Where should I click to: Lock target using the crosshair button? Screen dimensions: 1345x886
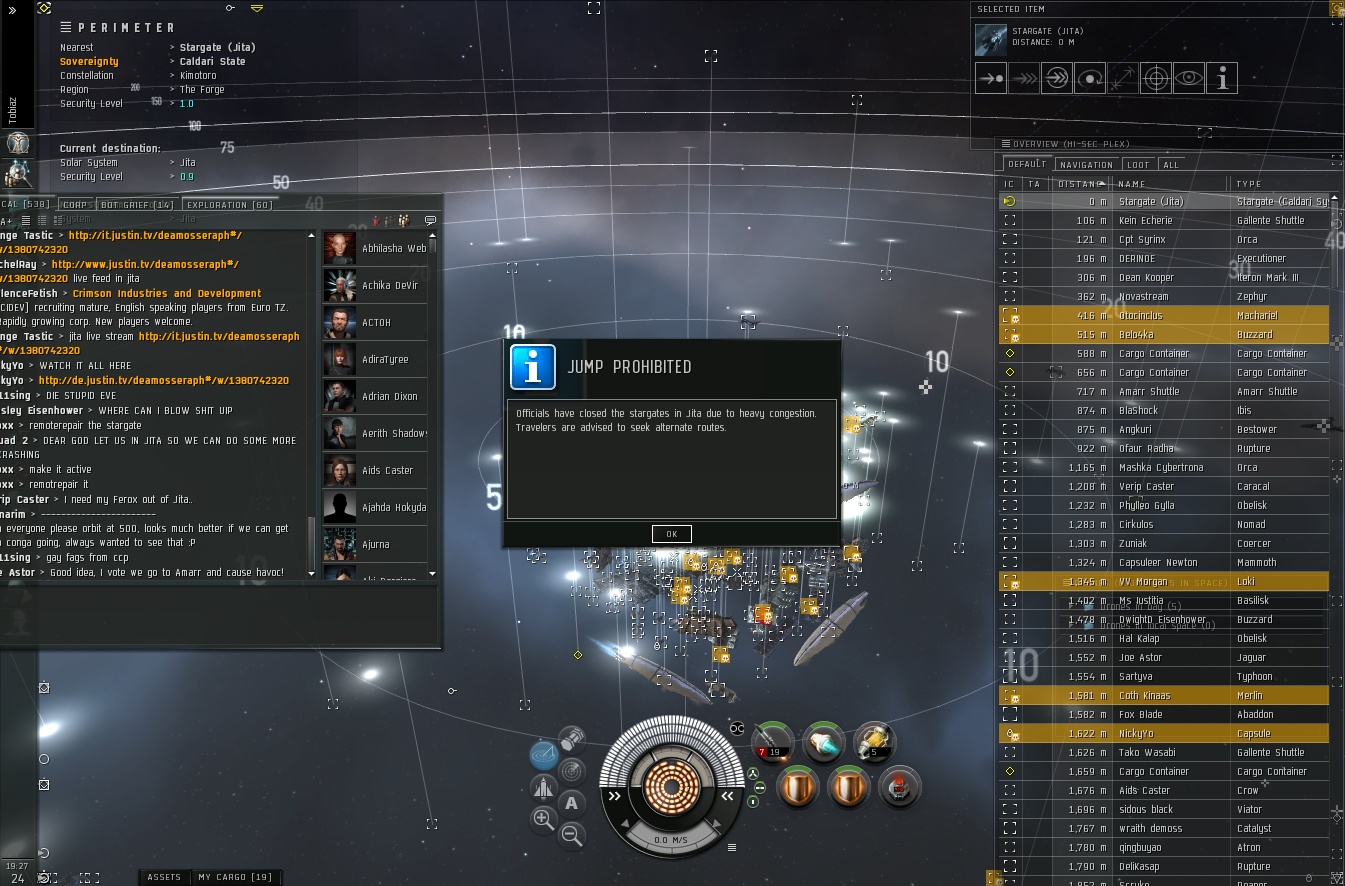[1155, 78]
